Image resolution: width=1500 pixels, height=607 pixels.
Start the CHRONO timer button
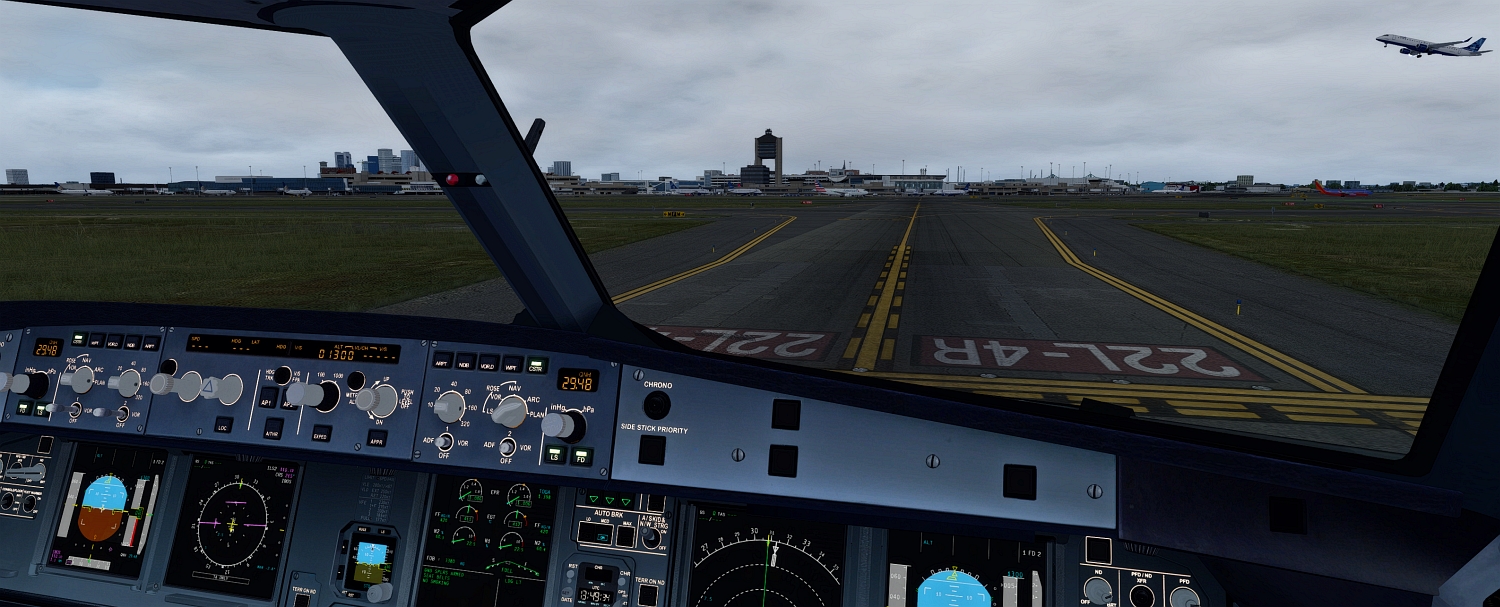pyautogui.click(x=657, y=405)
